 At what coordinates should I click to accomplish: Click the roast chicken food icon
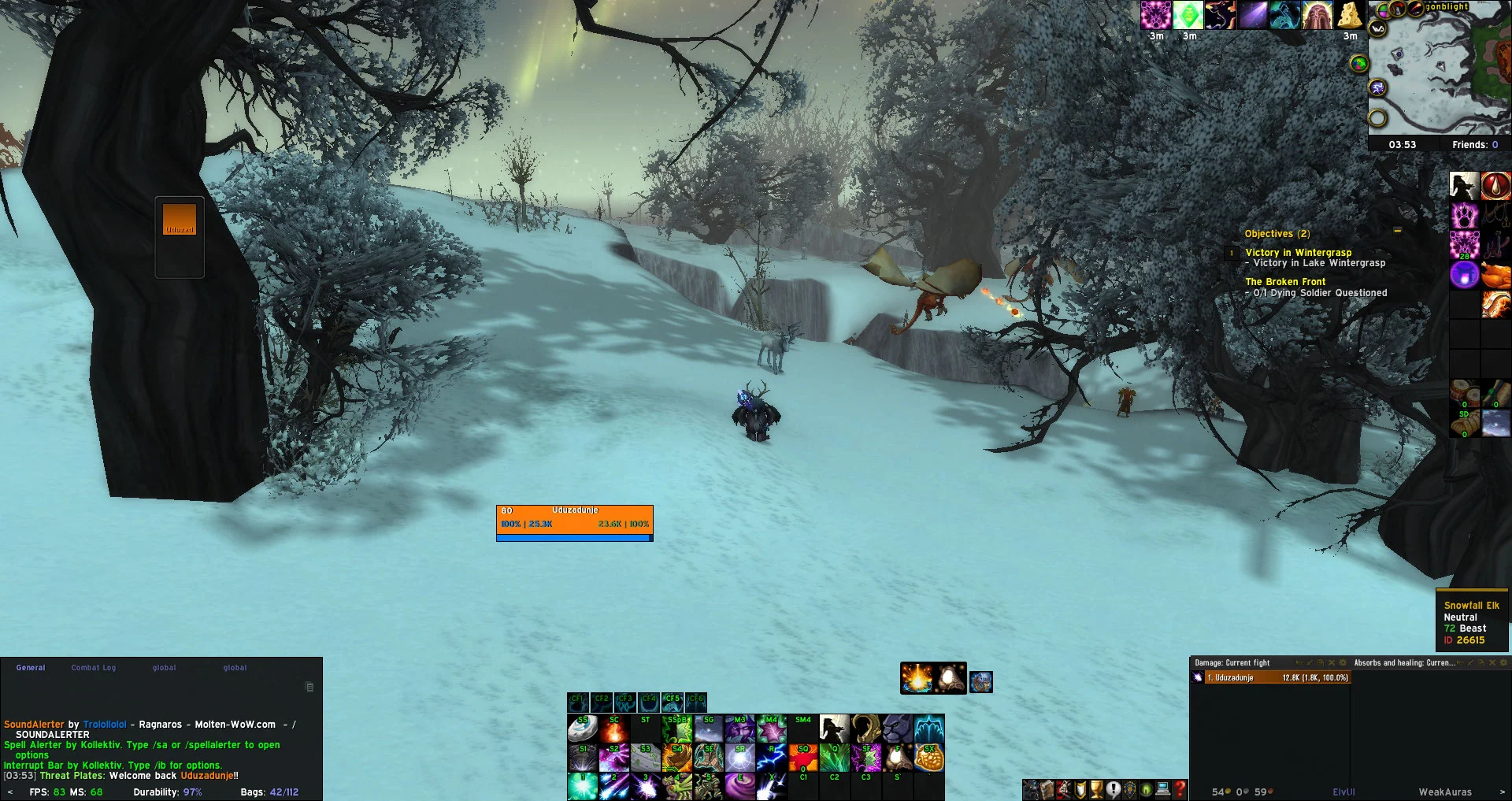pos(1495,276)
